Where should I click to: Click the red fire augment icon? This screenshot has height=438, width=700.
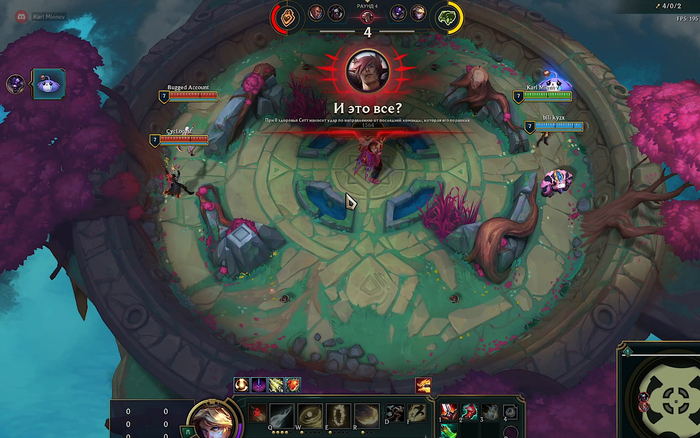coord(293,385)
